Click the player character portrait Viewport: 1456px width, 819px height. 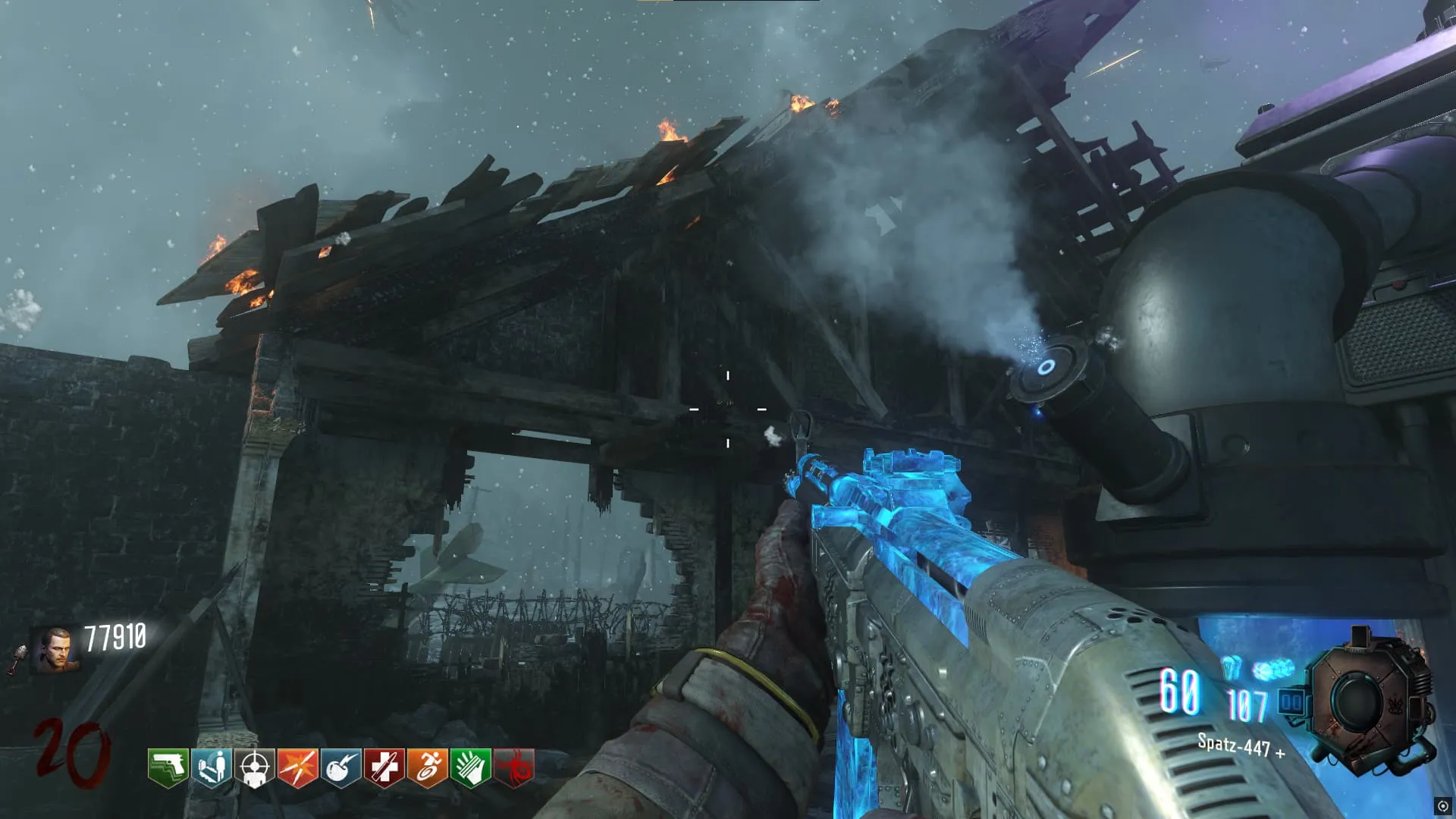tap(55, 649)
